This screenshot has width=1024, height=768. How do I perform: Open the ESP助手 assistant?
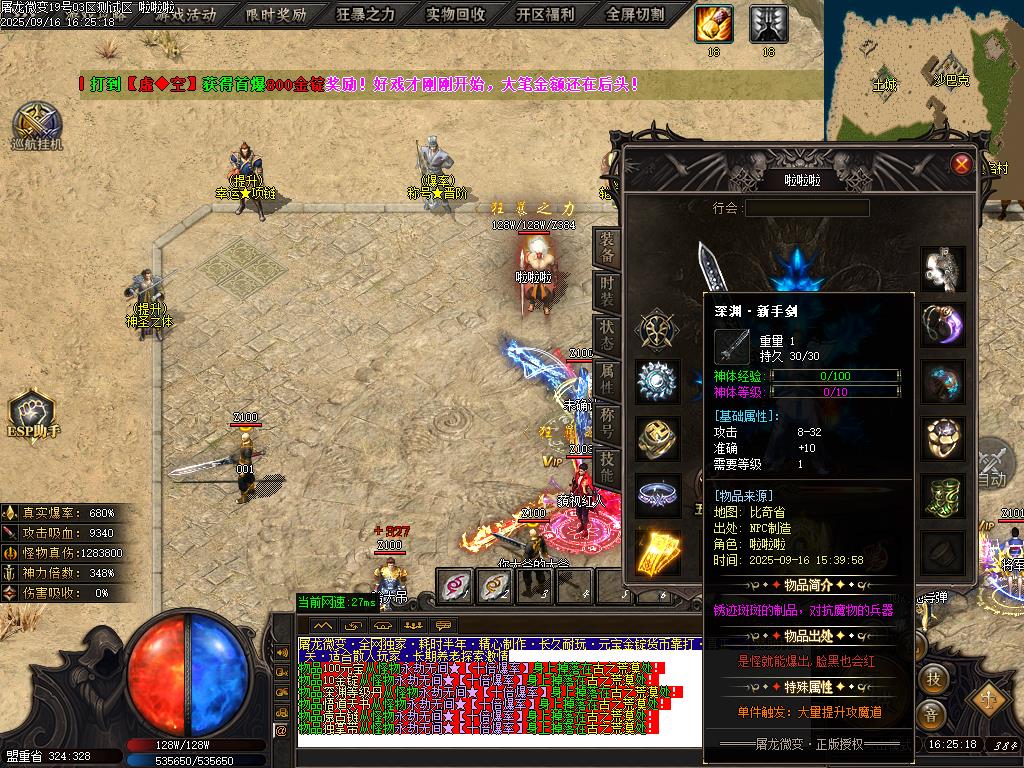coord(32,412)
